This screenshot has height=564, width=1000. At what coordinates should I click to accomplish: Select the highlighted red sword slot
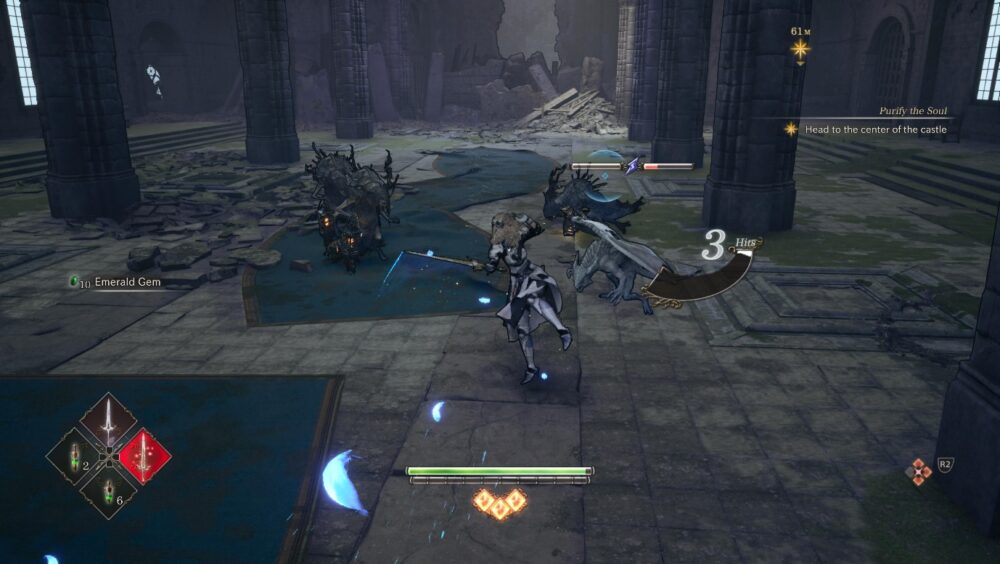(145, 456)
